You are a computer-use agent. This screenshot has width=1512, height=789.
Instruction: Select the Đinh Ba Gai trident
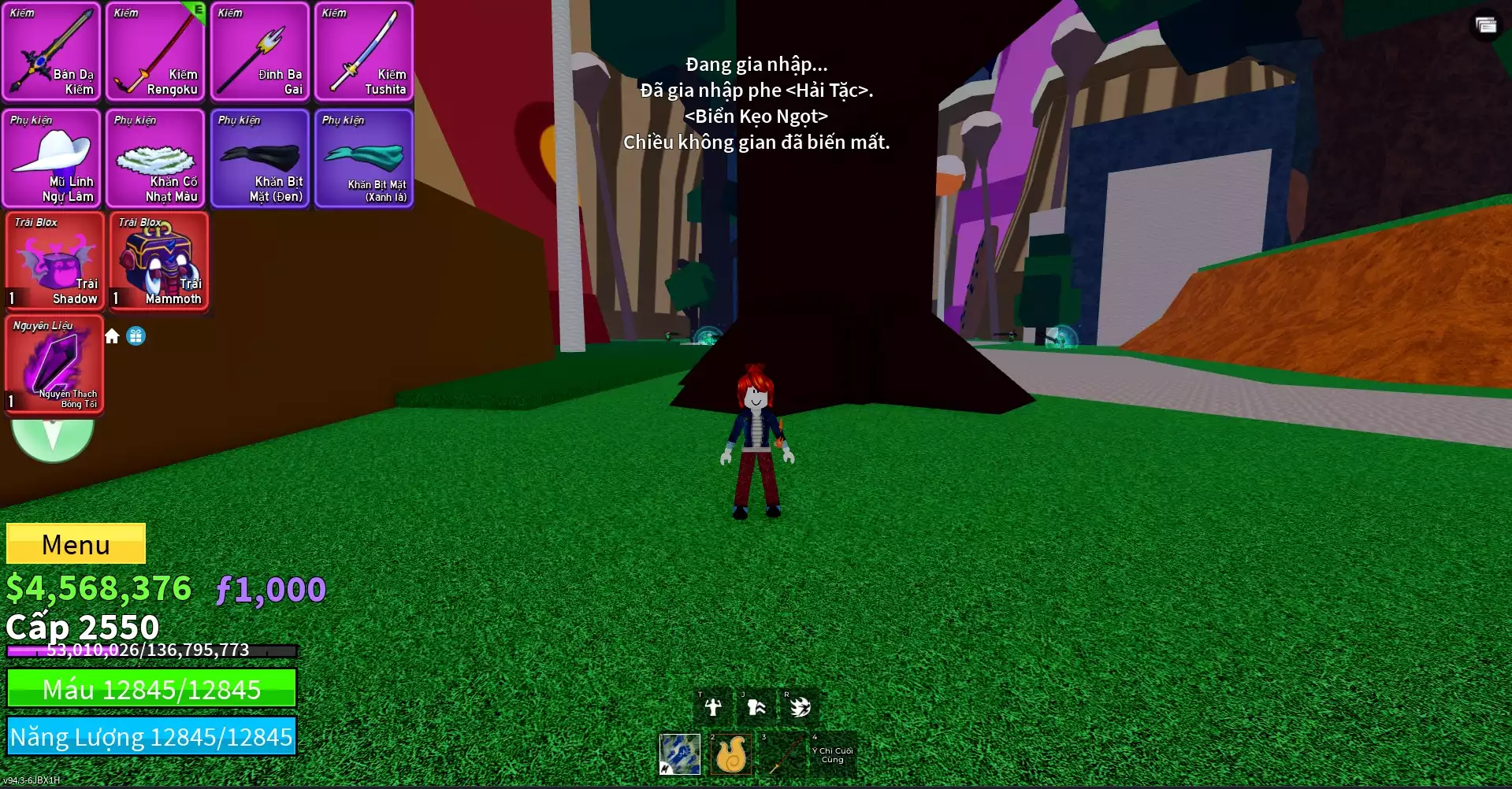(x=260, y=52)
